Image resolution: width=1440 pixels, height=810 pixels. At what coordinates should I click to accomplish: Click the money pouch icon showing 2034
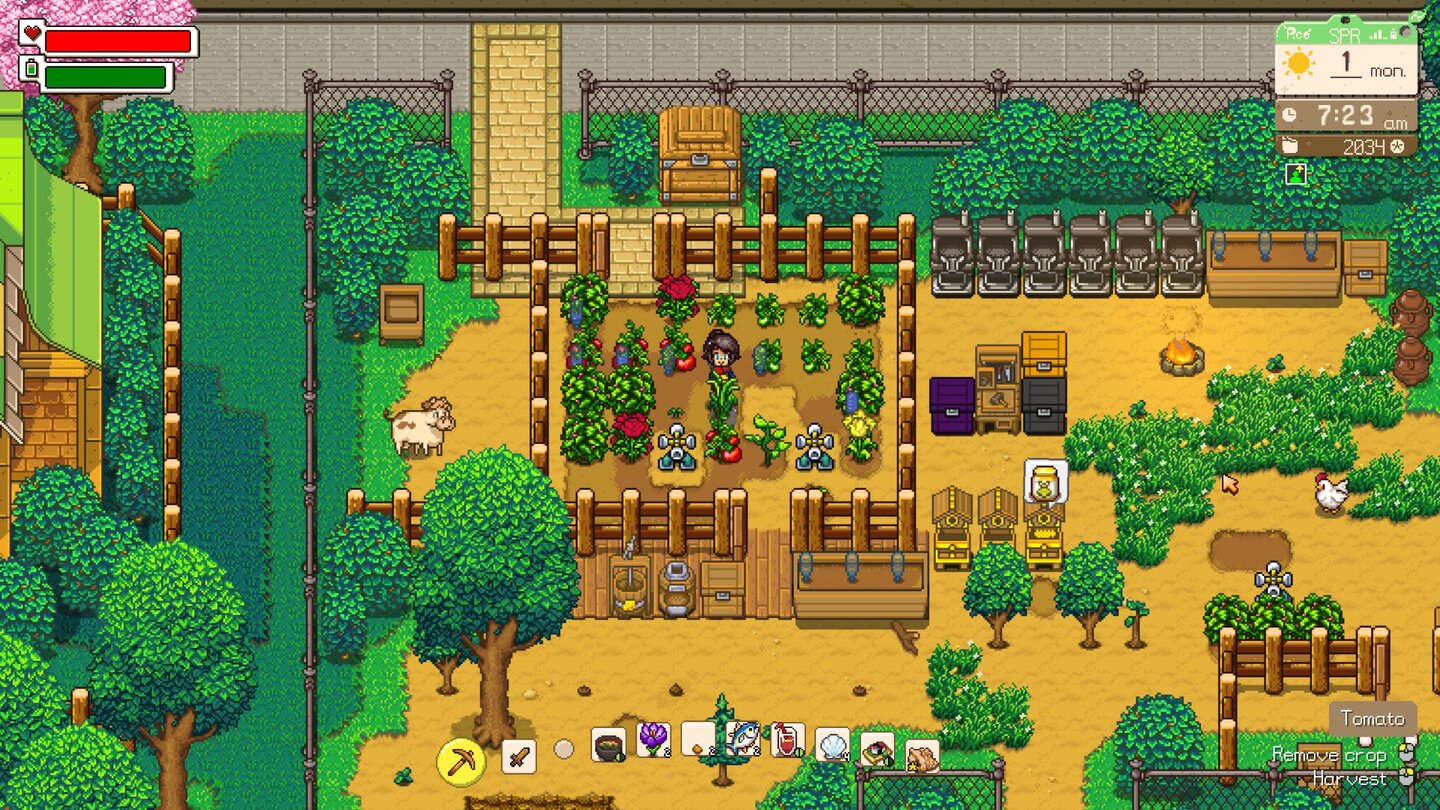(x=1290, y=146)
